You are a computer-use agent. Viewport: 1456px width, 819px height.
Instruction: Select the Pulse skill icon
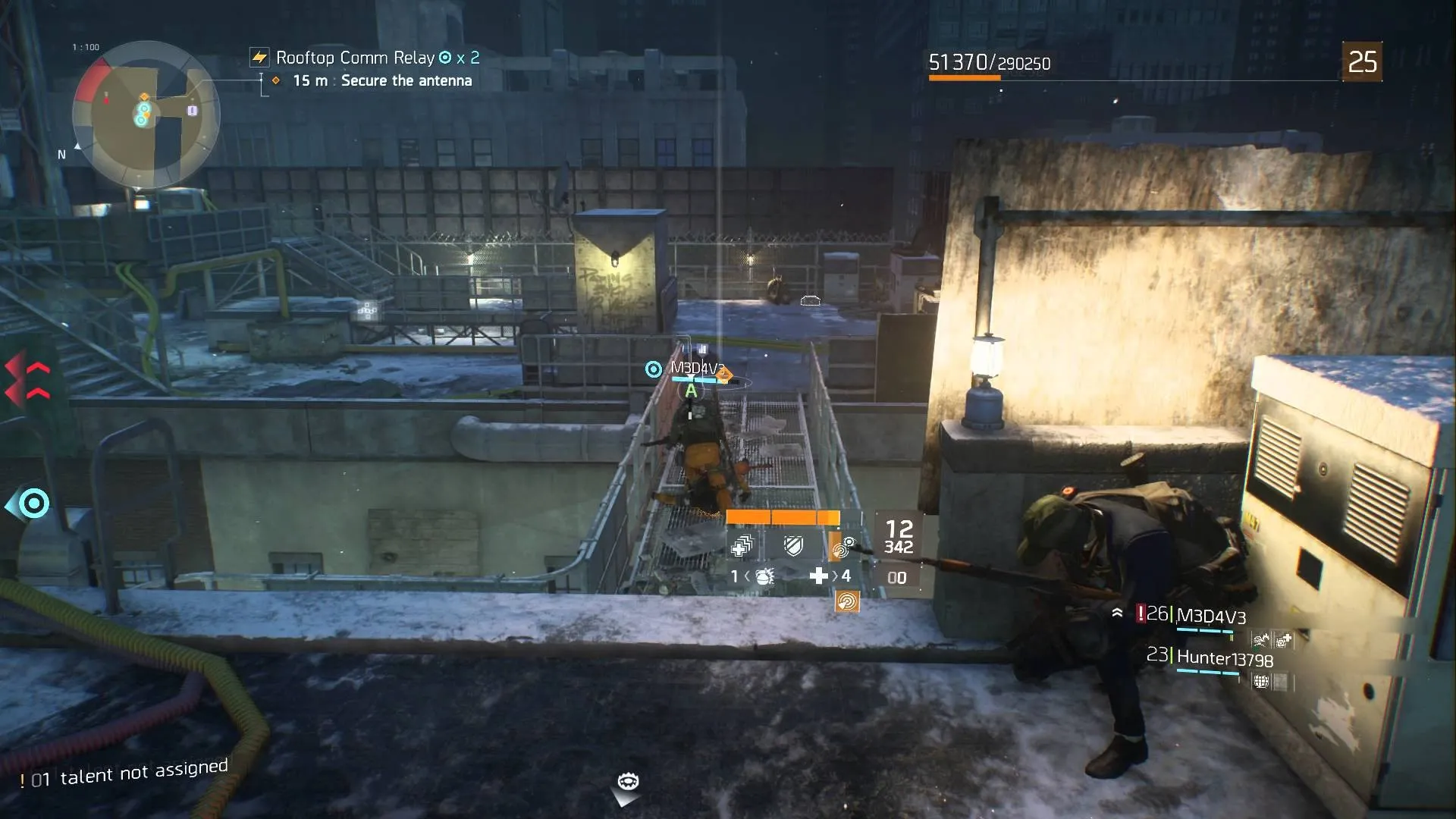pos(842,548)
